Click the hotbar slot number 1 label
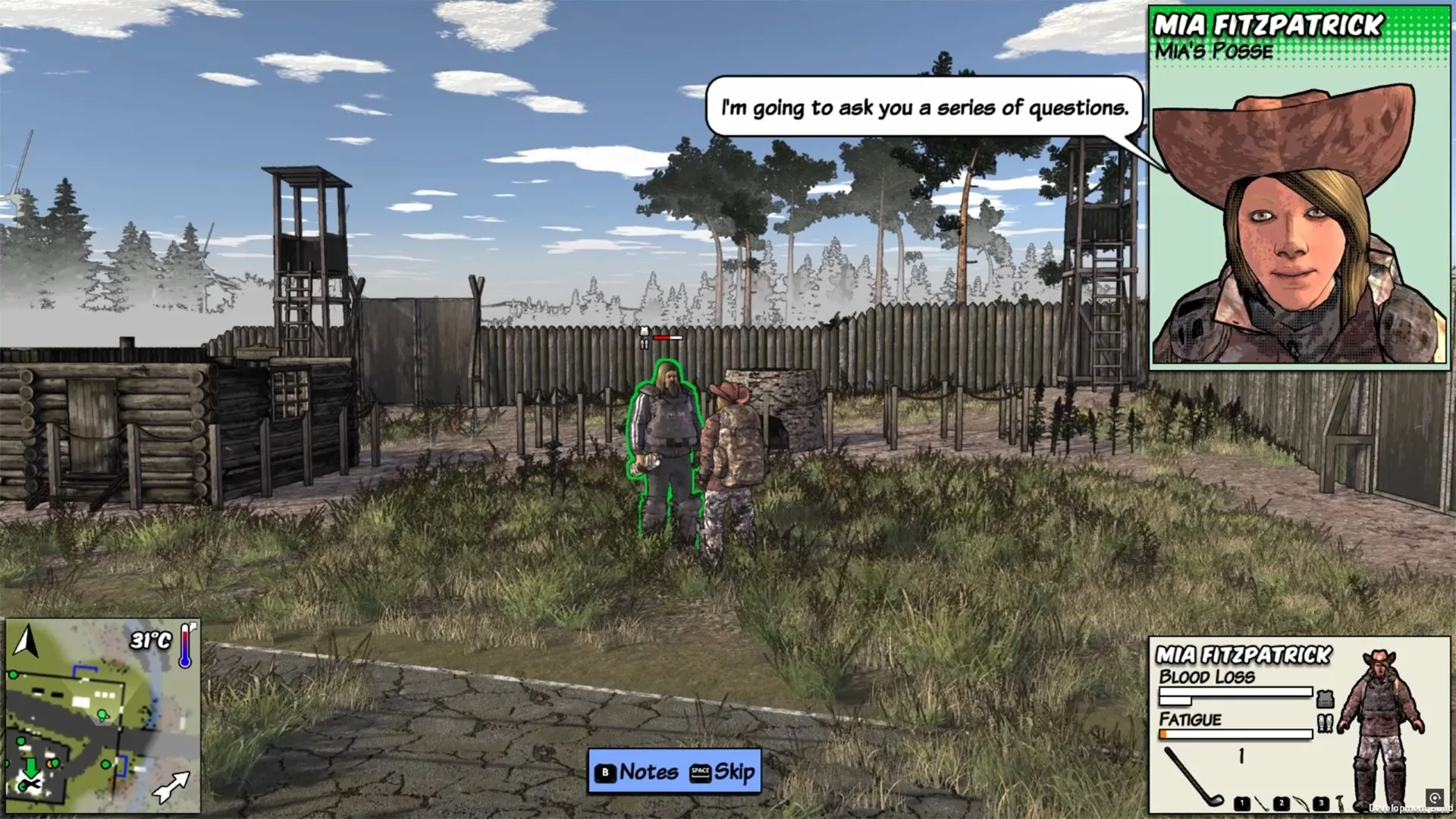 click(x=1242, y=804)
